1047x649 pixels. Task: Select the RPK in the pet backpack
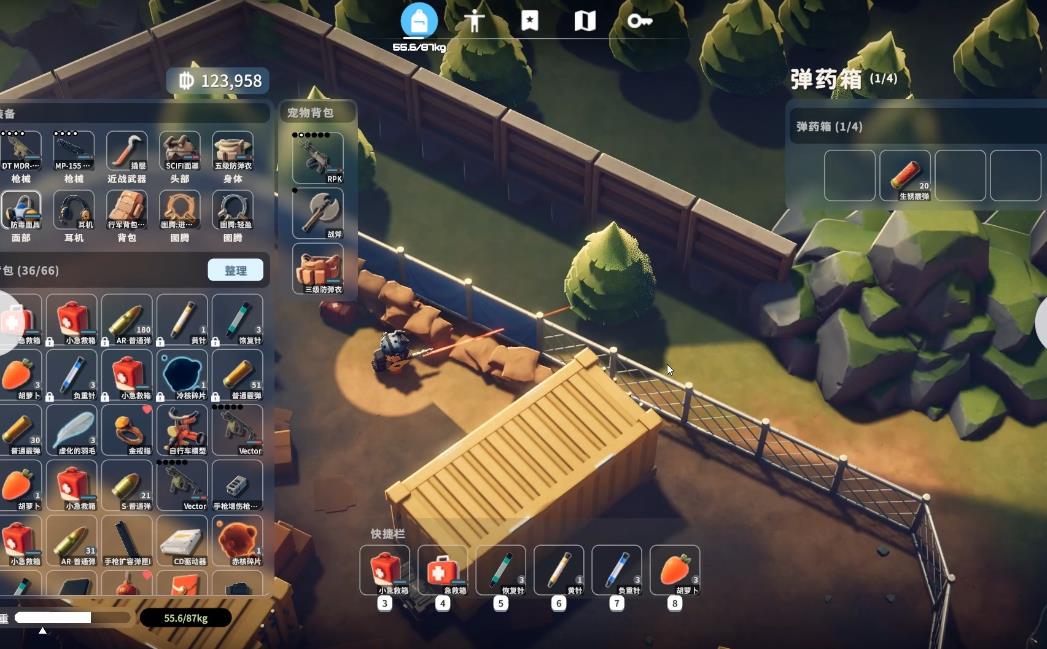click(x=318, y=157)
